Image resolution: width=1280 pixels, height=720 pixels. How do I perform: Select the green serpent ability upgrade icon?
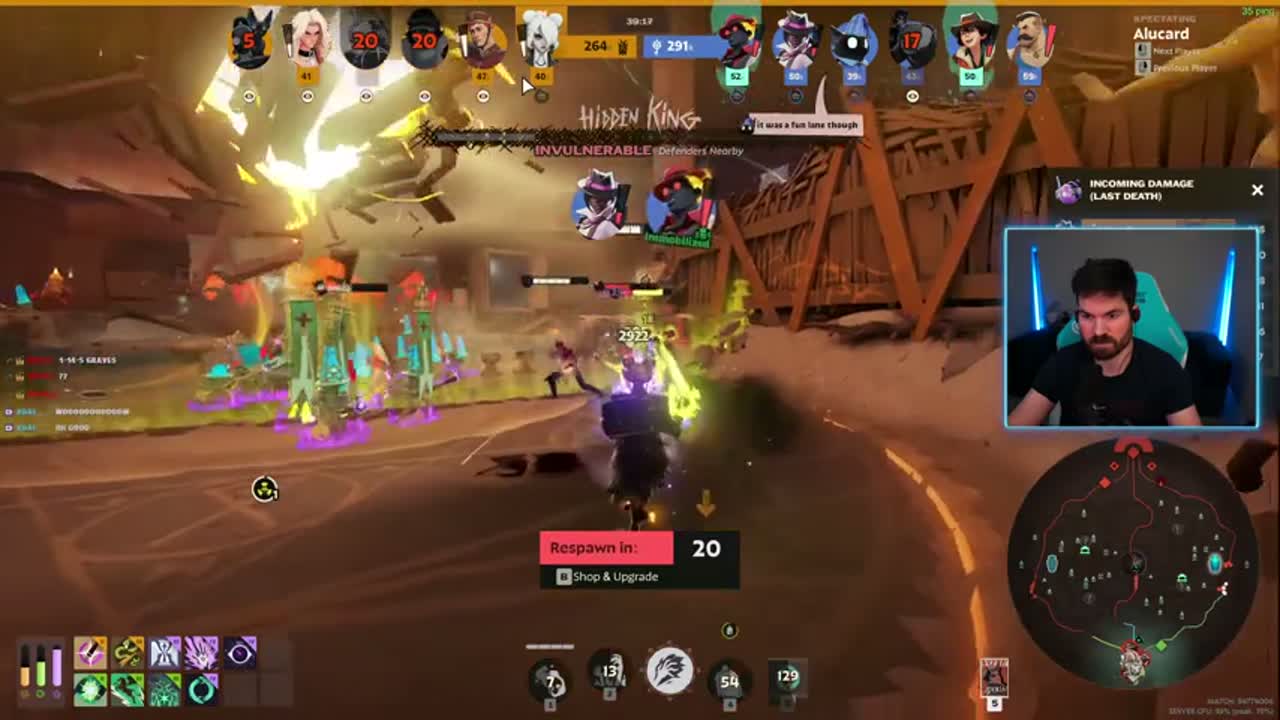click(128, 653)
